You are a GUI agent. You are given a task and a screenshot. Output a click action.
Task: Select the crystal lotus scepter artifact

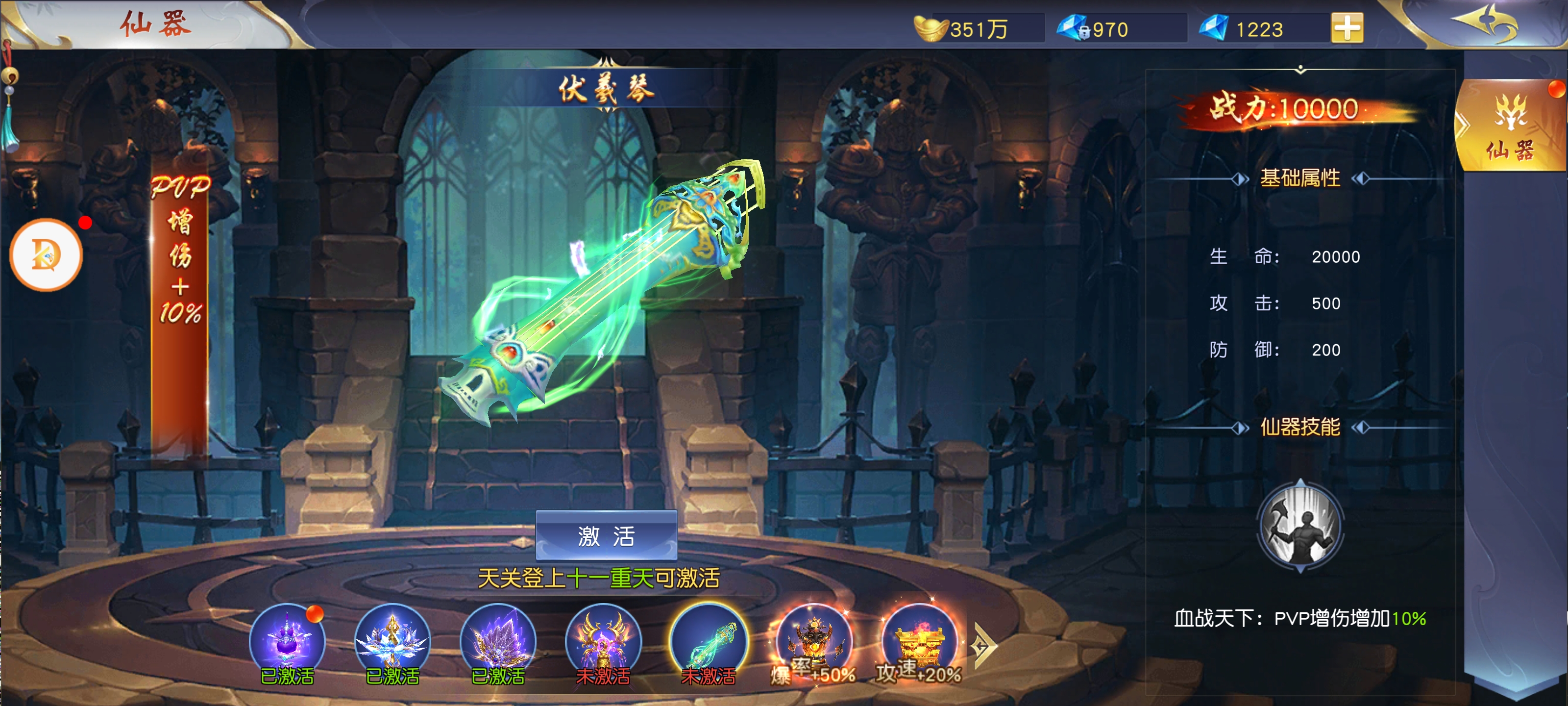click(392, 640)
